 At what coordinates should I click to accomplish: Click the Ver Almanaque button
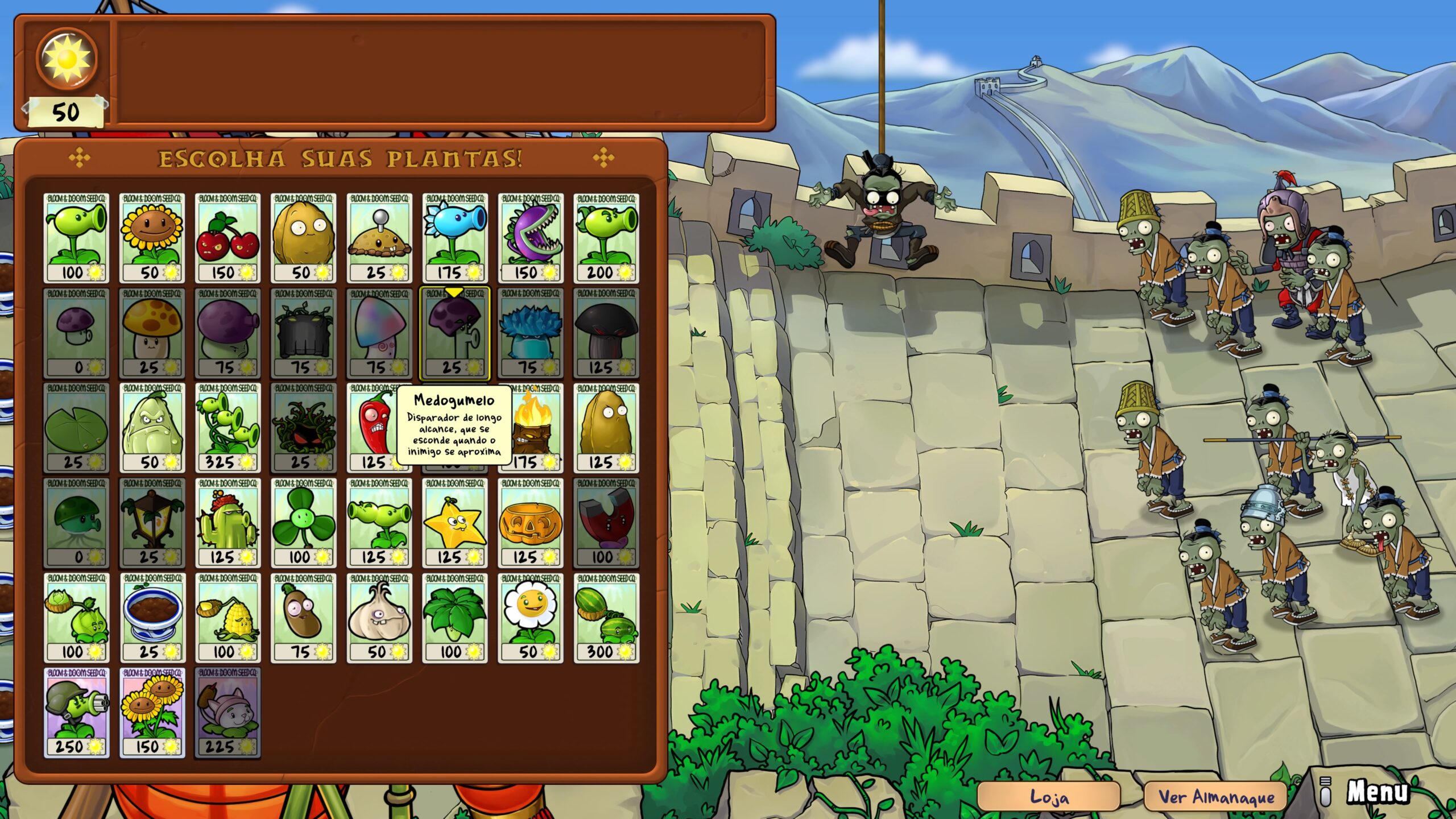point(1216,797)
